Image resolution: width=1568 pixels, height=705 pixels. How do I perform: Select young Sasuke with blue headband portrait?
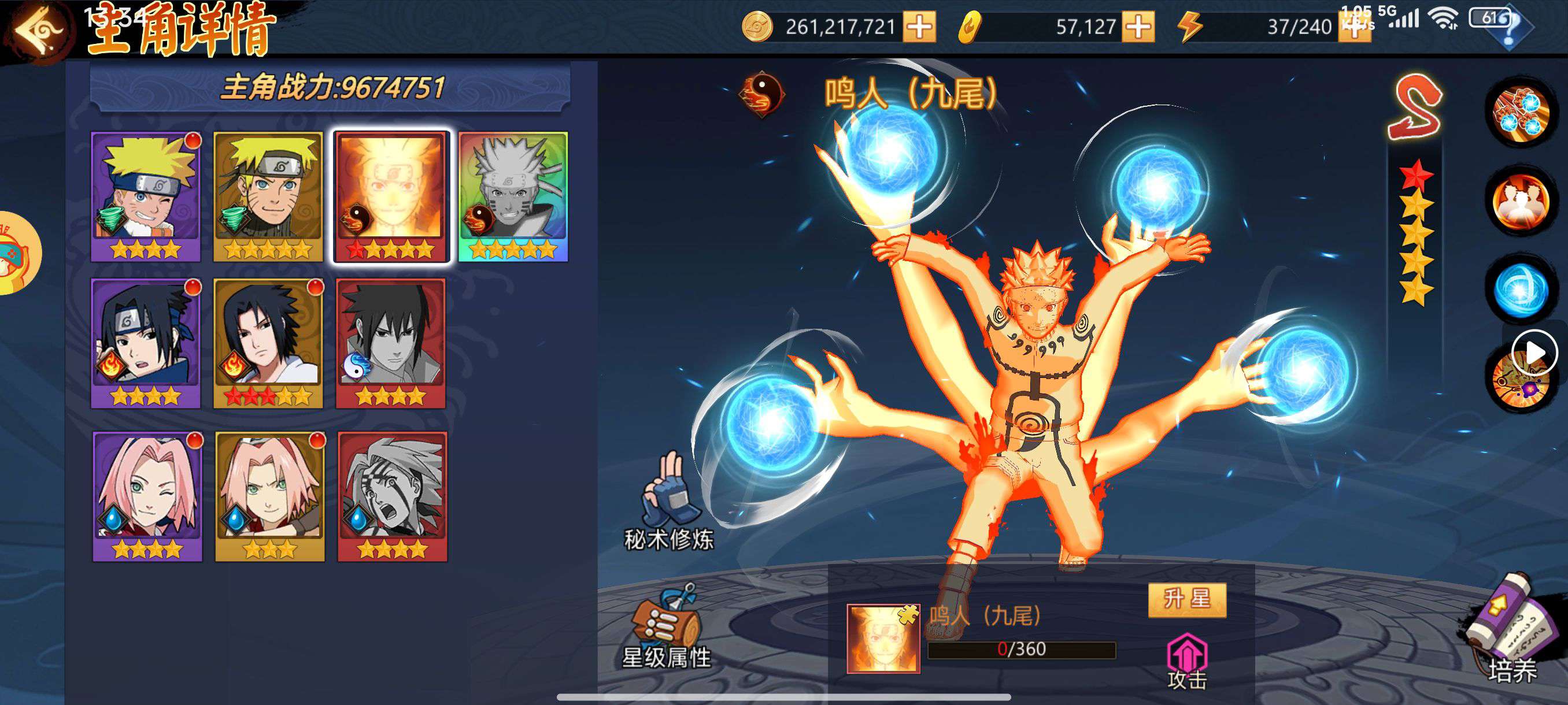coord(146,343)
